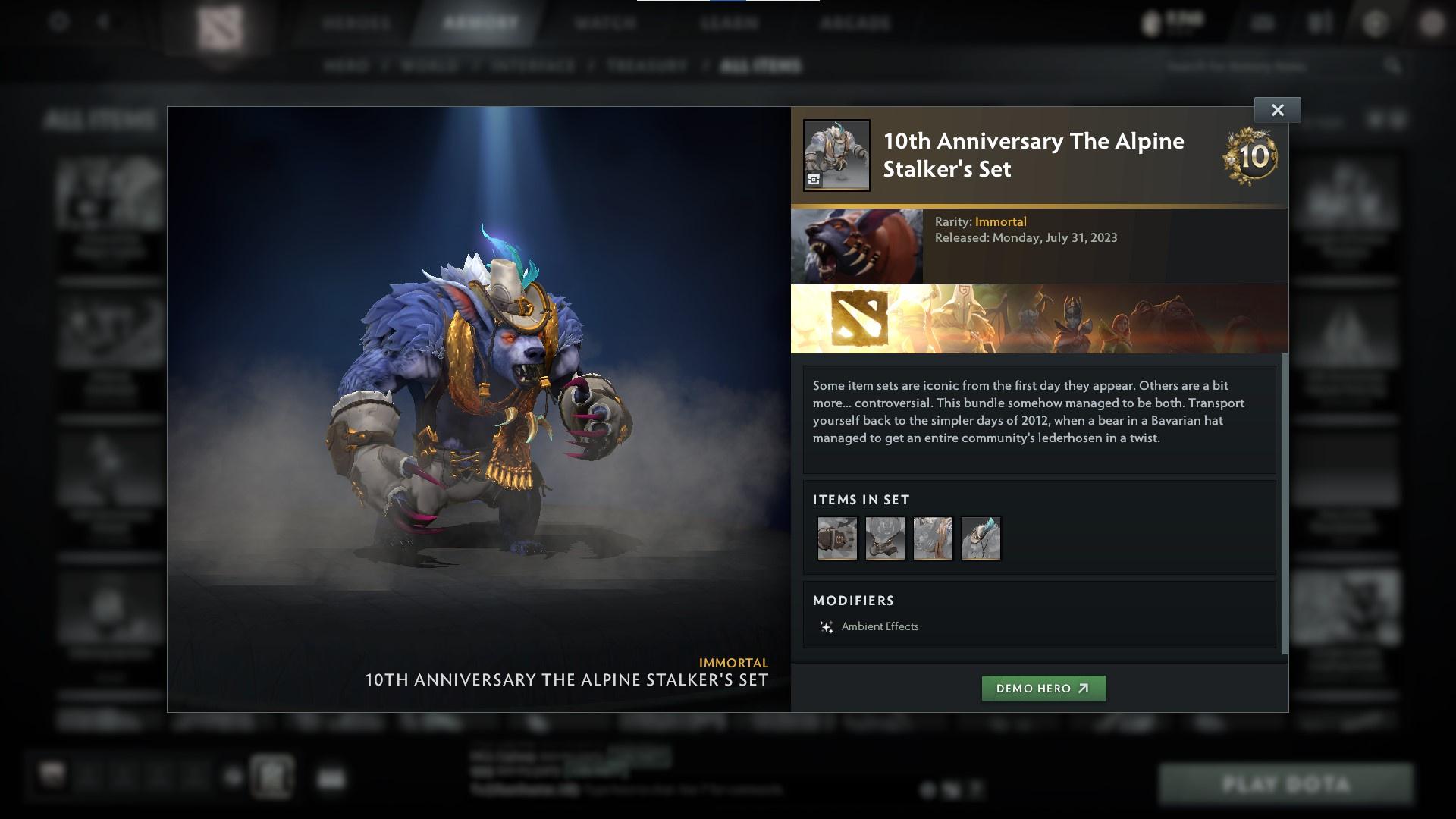Click the Ambient Effects sparkle icon under Modifiers
Screen dimensions: 1456x819
826,626
